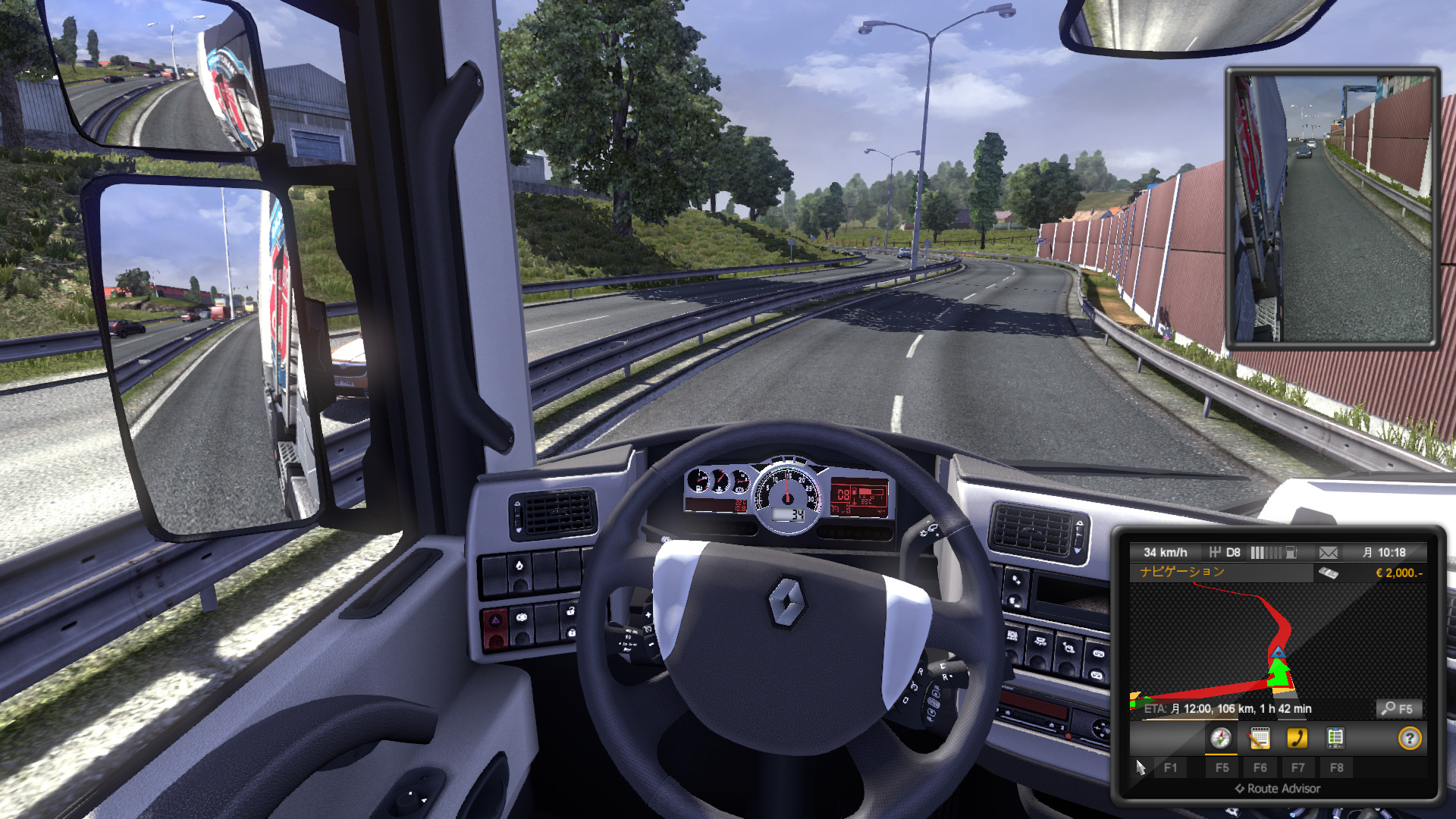Open the mail envelope icon
This screenshot has width=1456, height=819.
pyautogui.click(x=1328, y=553)
